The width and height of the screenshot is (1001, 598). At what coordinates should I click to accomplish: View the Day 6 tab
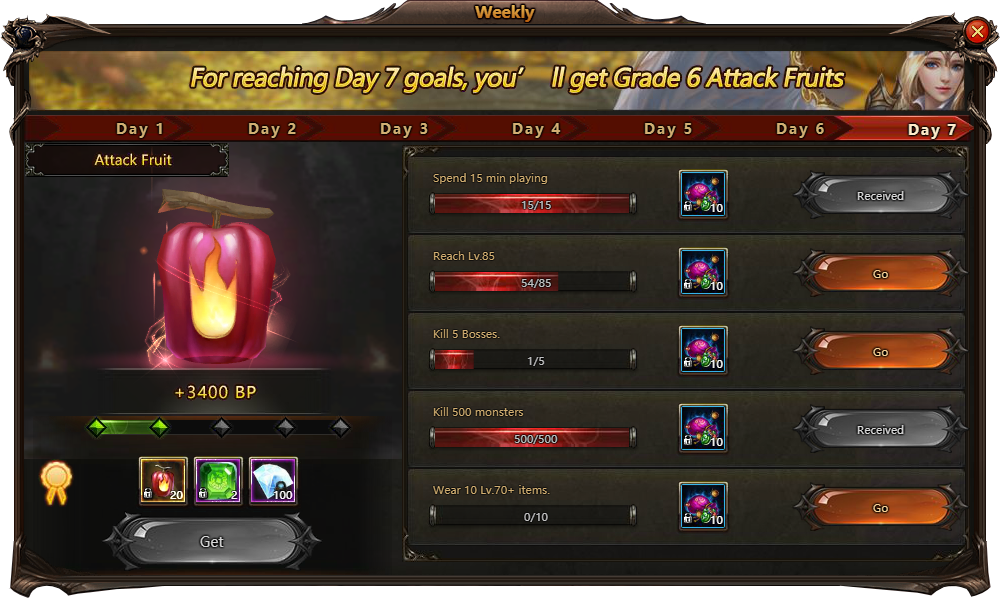coord(800,128)
